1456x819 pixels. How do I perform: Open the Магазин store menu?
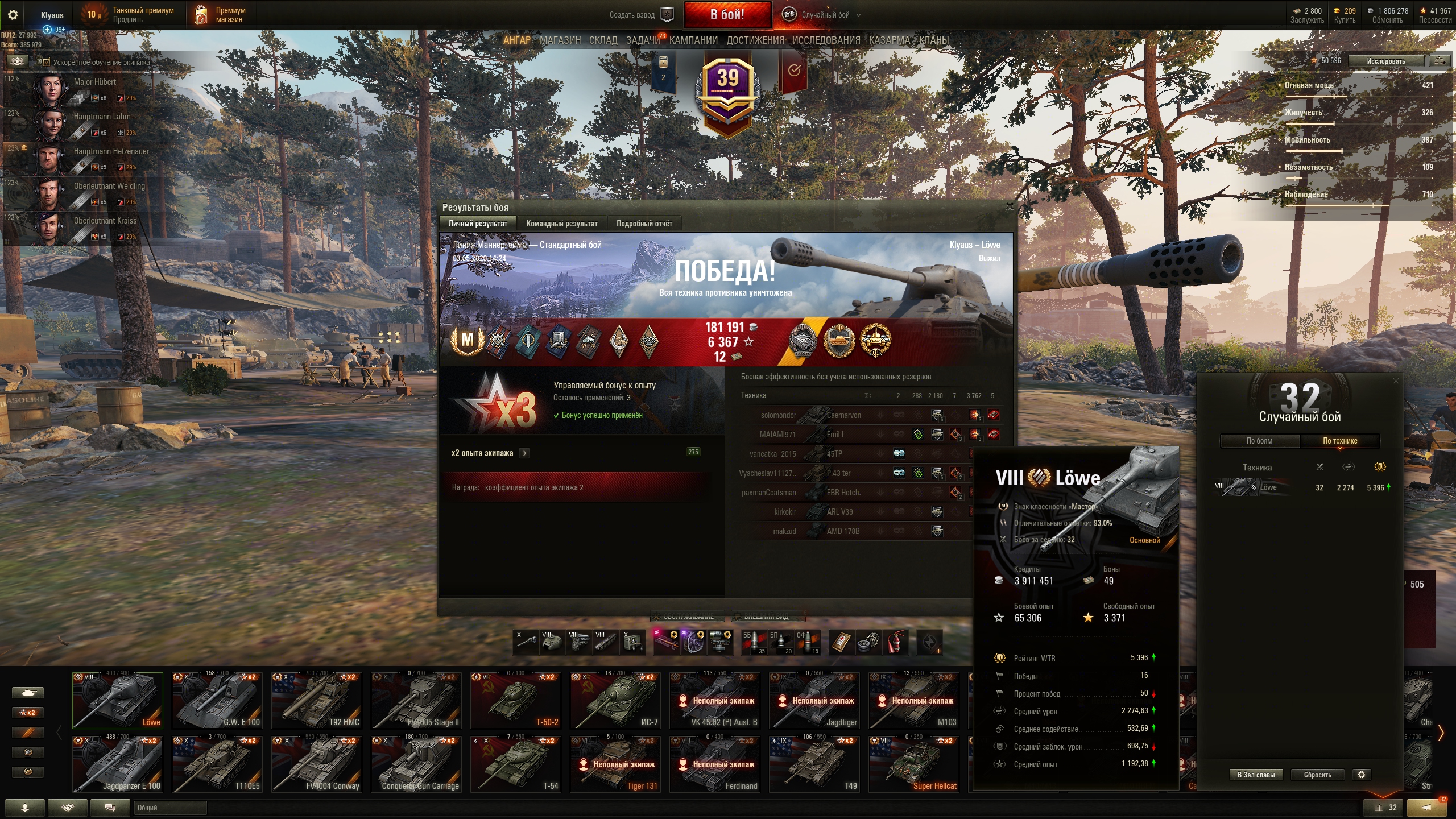560,40
